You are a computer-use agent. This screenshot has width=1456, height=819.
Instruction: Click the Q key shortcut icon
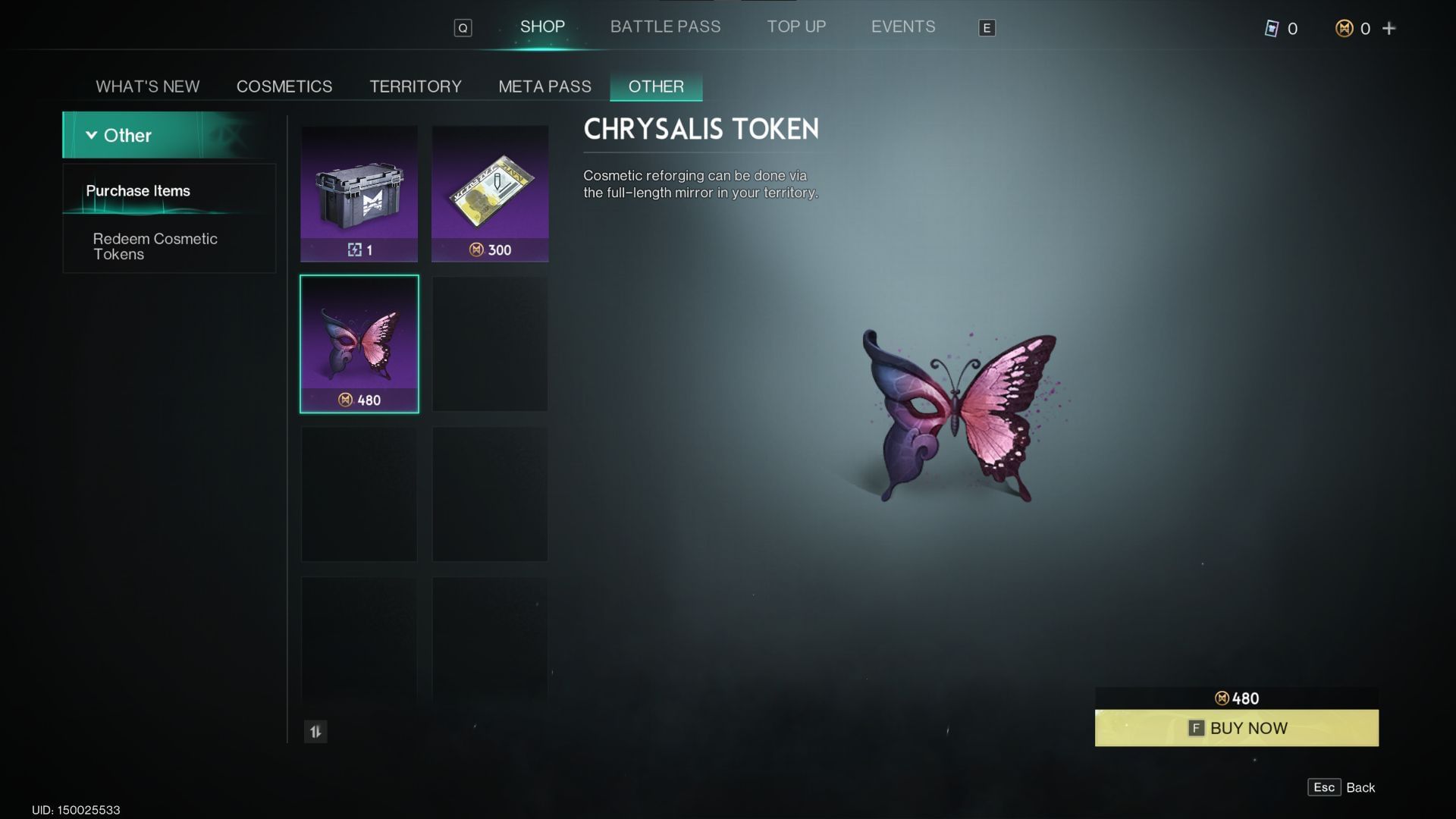pos(463,27)
